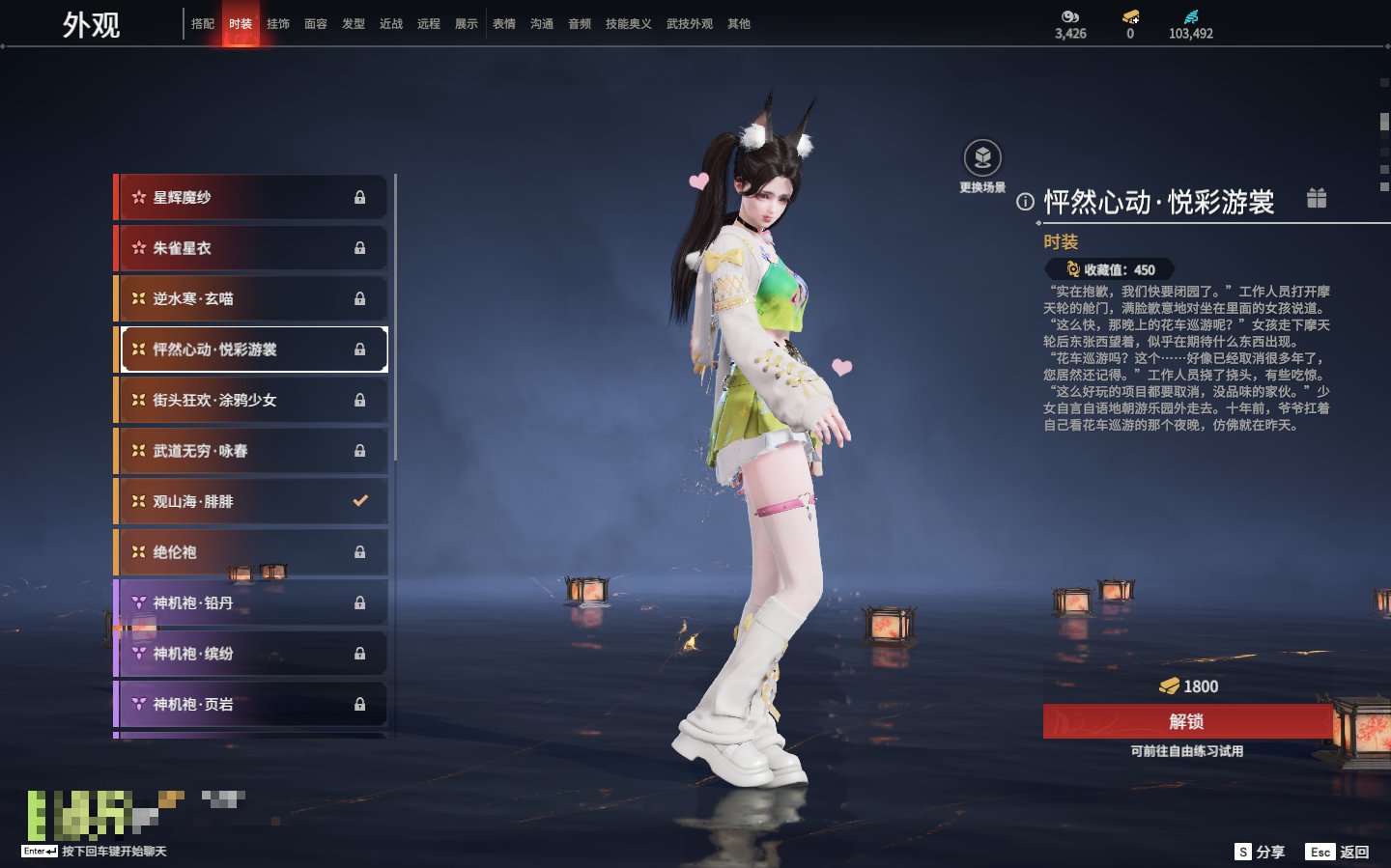This screenshot has height=868, width=1391.
Task: Open the 挂饰 tab
Action: click(278, 24)
